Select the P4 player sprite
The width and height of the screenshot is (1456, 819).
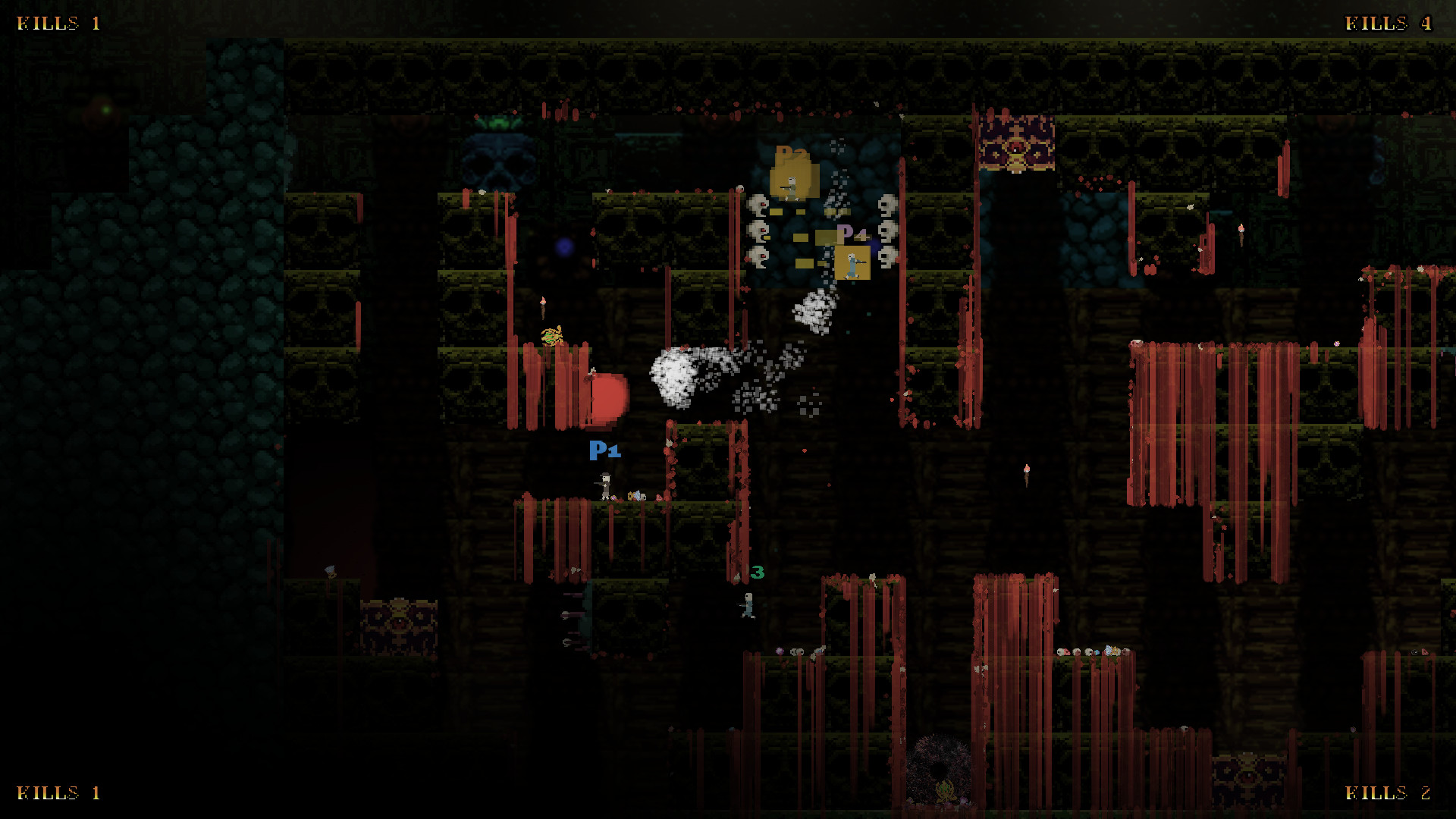coord(852,265)
